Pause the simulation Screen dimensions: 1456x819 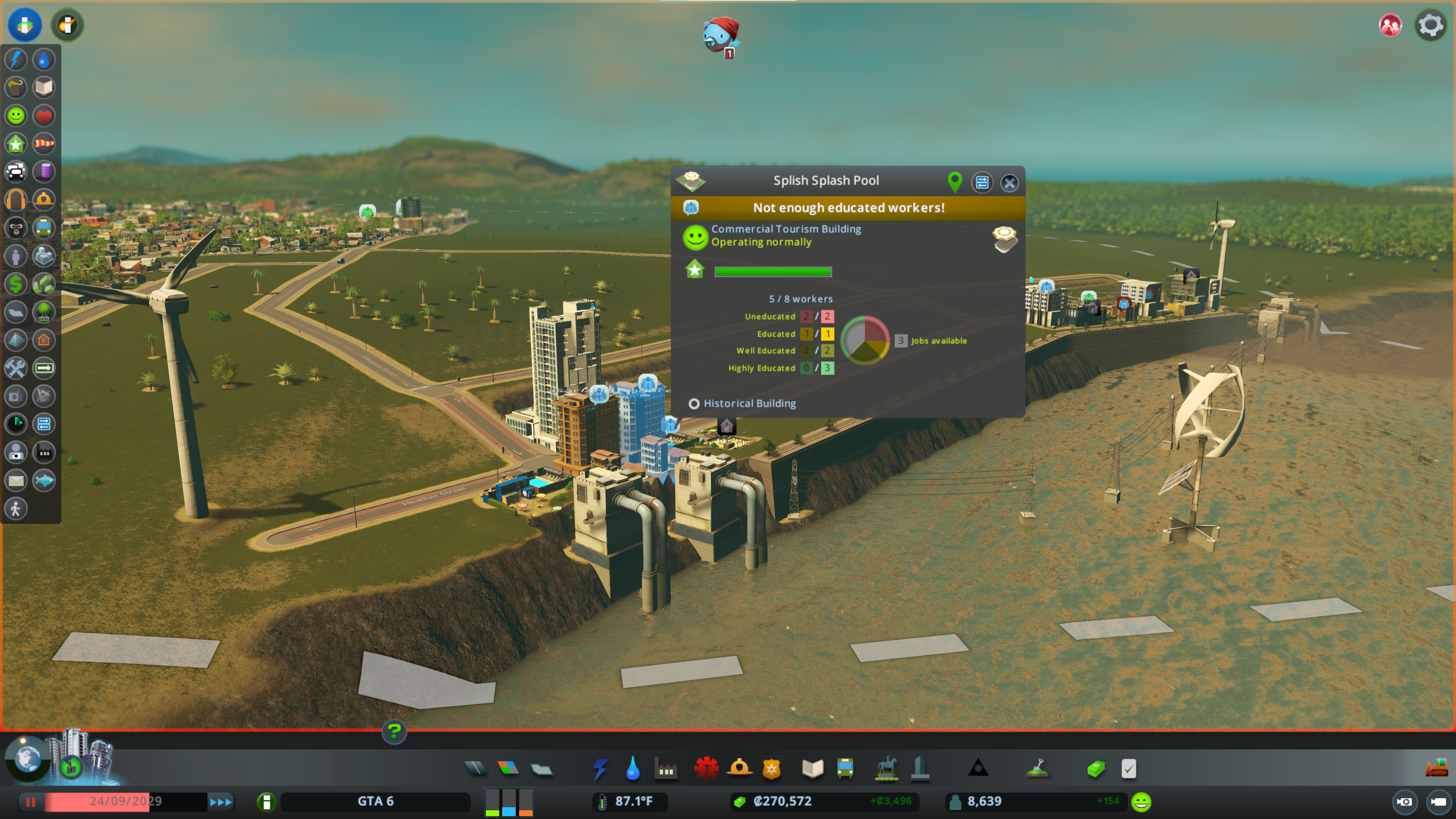click(x=30, y=802)
